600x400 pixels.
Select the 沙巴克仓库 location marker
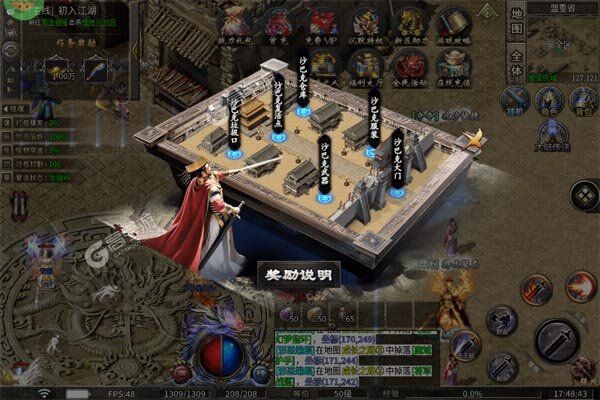click(303, 110)
